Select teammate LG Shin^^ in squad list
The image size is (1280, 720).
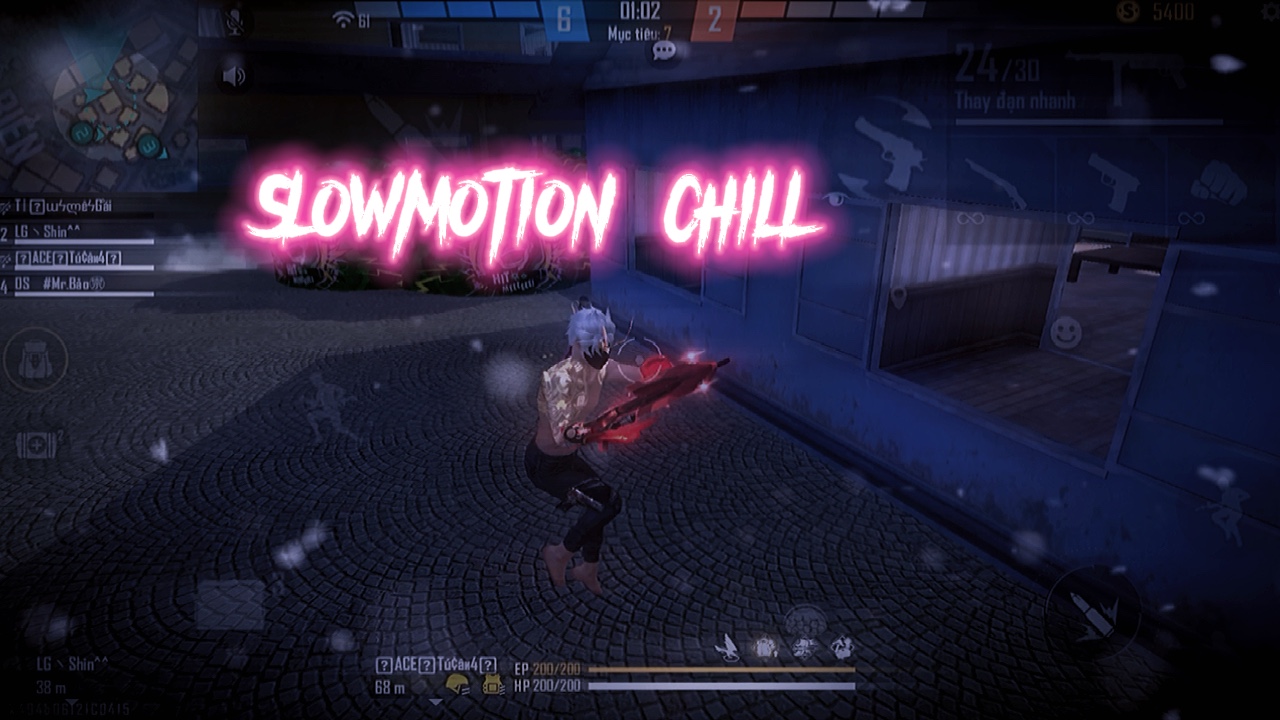point(80,232)
